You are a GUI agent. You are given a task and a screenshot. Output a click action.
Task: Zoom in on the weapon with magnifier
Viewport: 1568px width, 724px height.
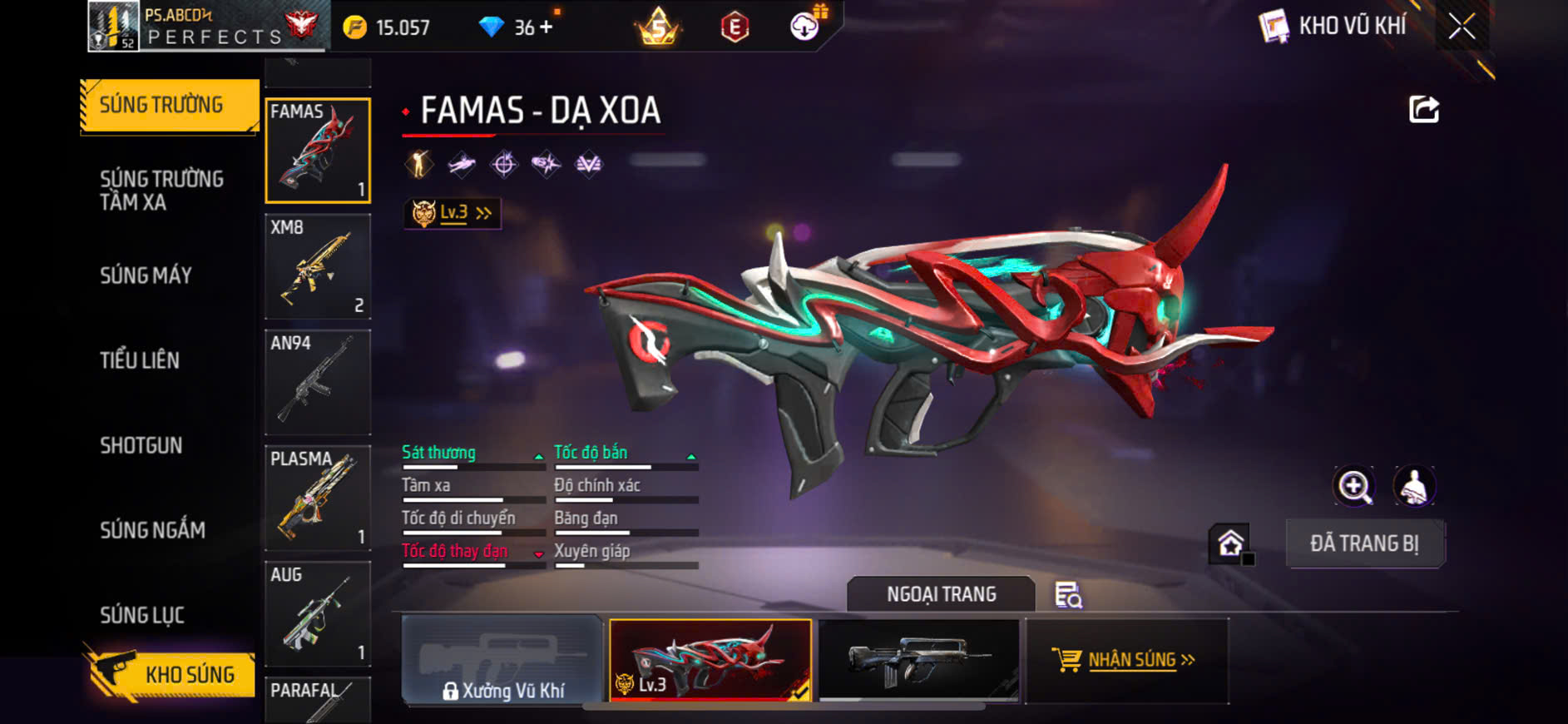tap(1354, 487)
